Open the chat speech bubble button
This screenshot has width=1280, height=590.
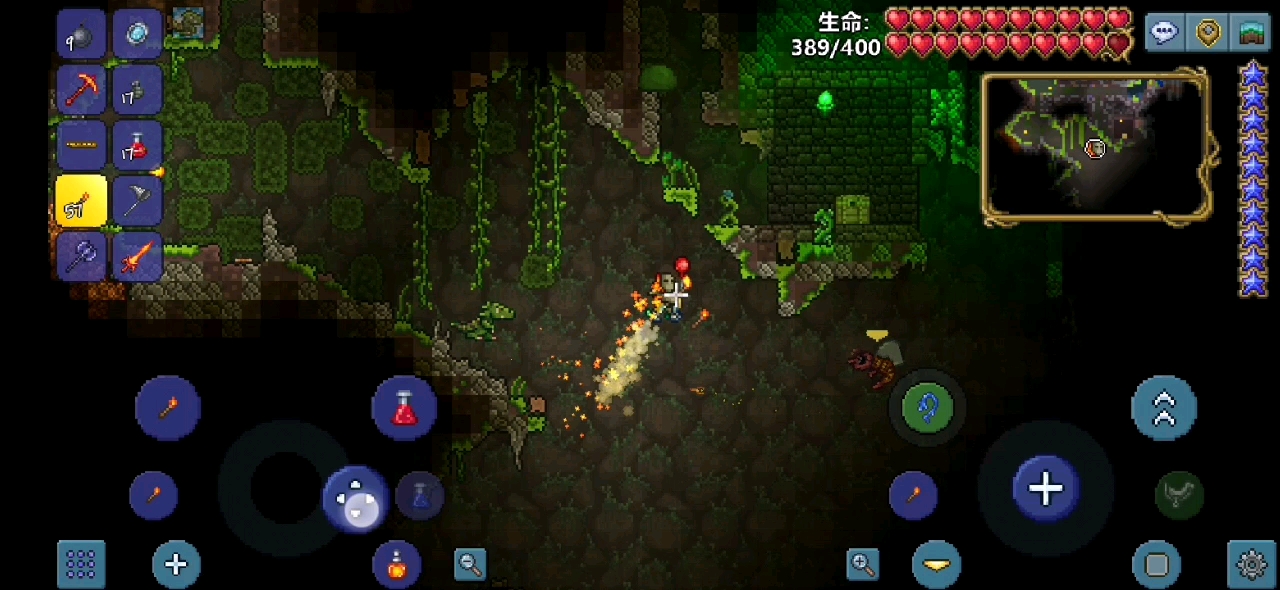click(1164, 32)
